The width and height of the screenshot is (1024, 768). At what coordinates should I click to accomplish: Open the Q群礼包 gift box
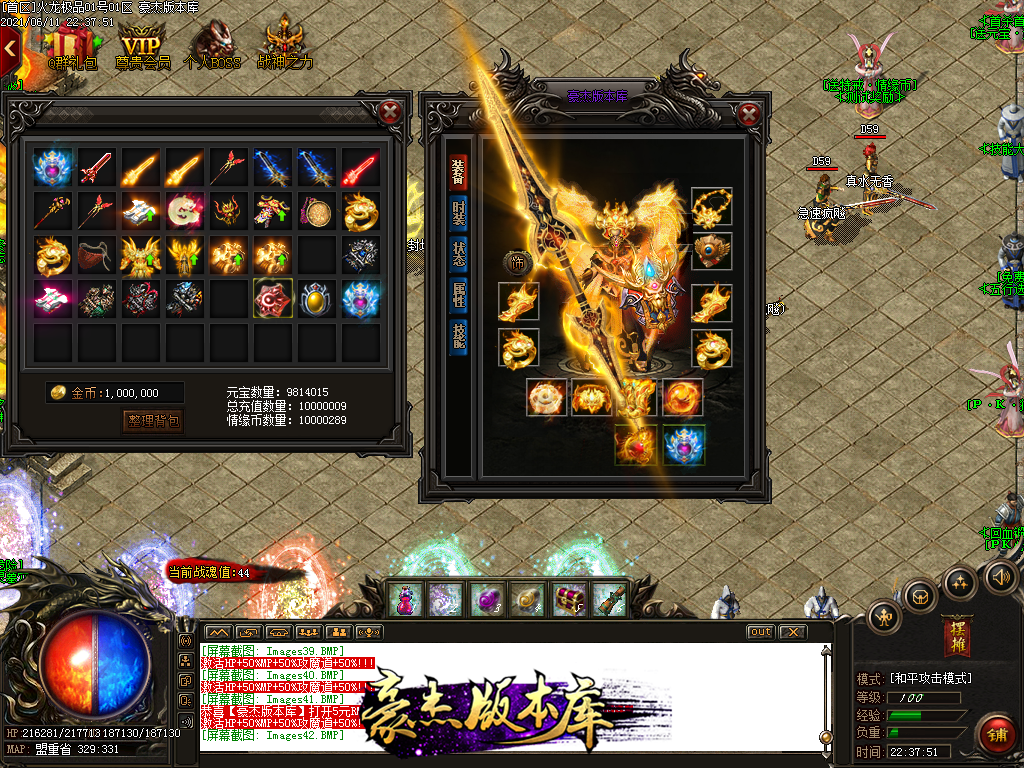(70, 47)
